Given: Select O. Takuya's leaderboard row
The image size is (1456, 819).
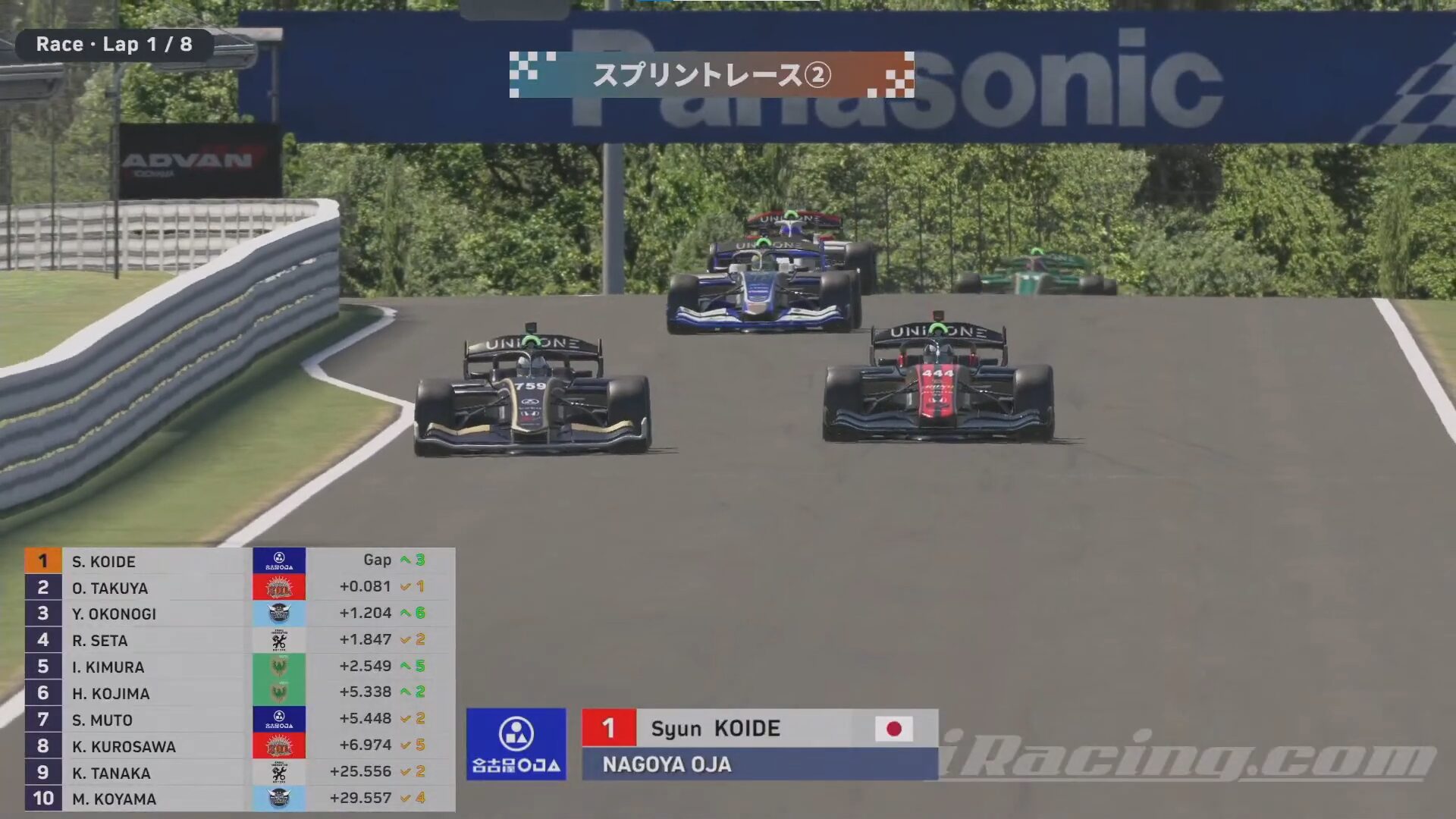Looking at the screenshot, I should click(x=110, y=588).
